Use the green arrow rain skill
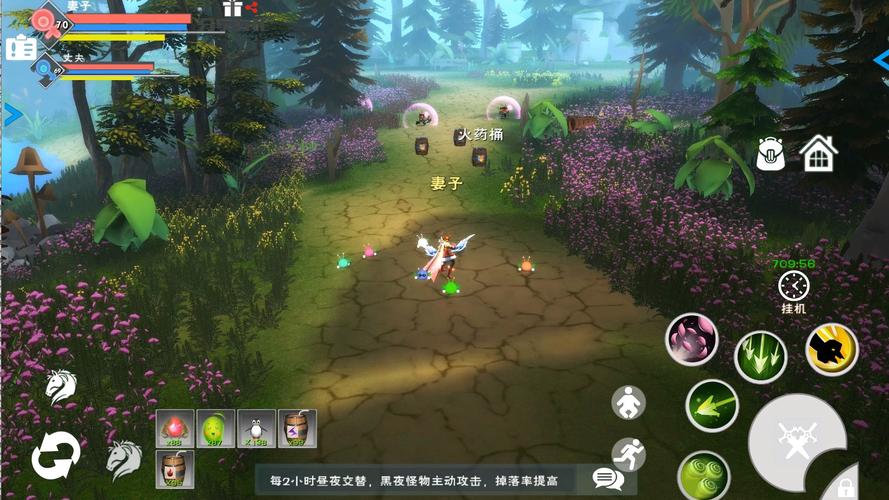The width and height of the screenshot is (889, 500). [761, 357]
